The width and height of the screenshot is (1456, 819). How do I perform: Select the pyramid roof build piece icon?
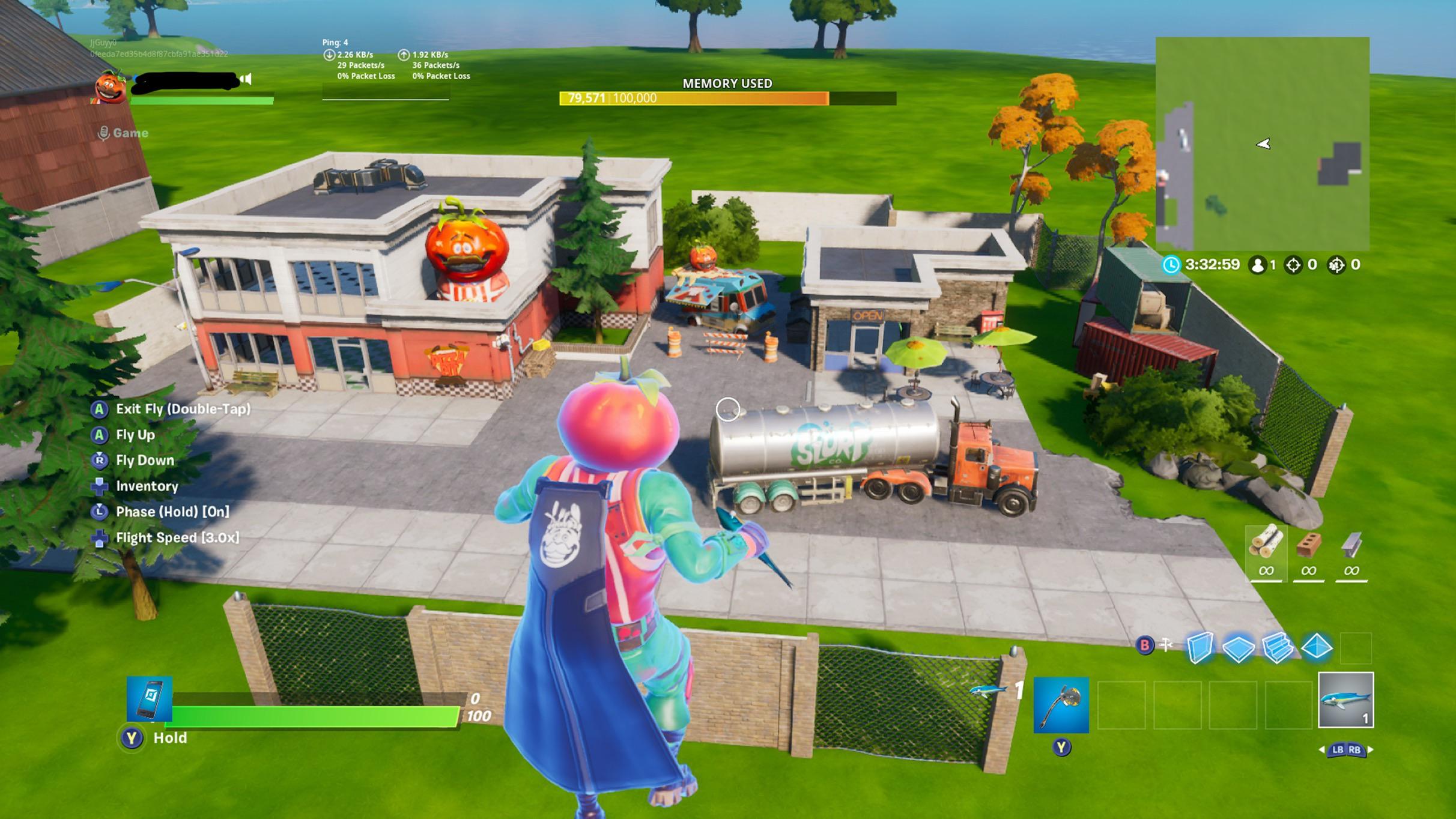click(x=1317, y=647)
